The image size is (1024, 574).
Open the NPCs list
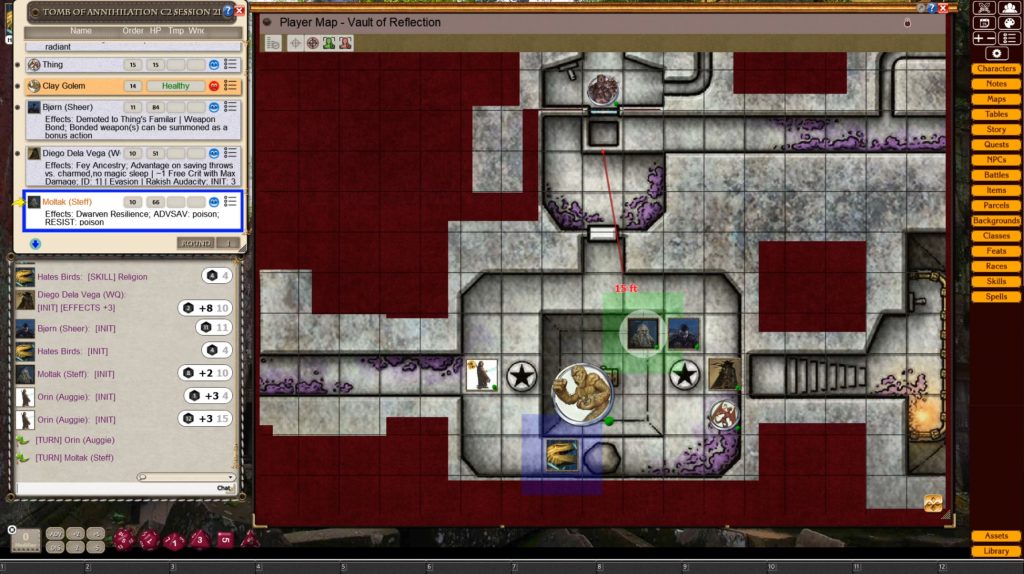pyautogui.click(x=996, y=160)
